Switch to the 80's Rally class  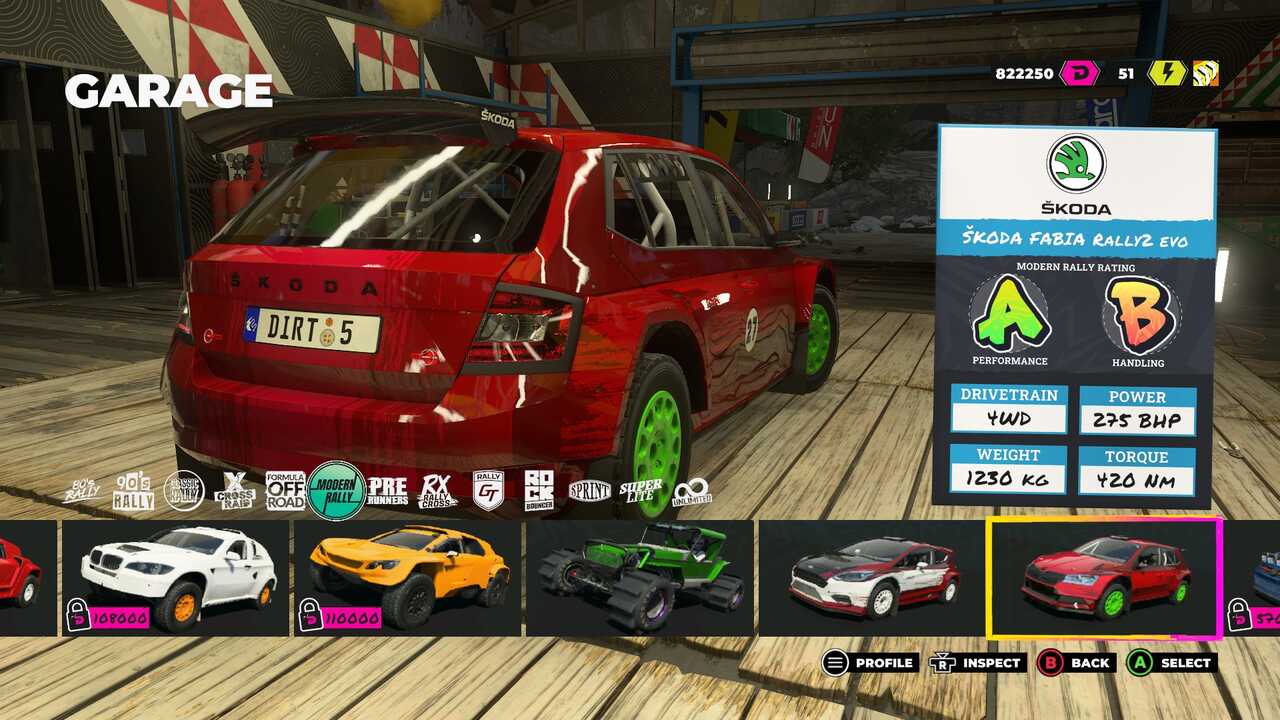82,490
